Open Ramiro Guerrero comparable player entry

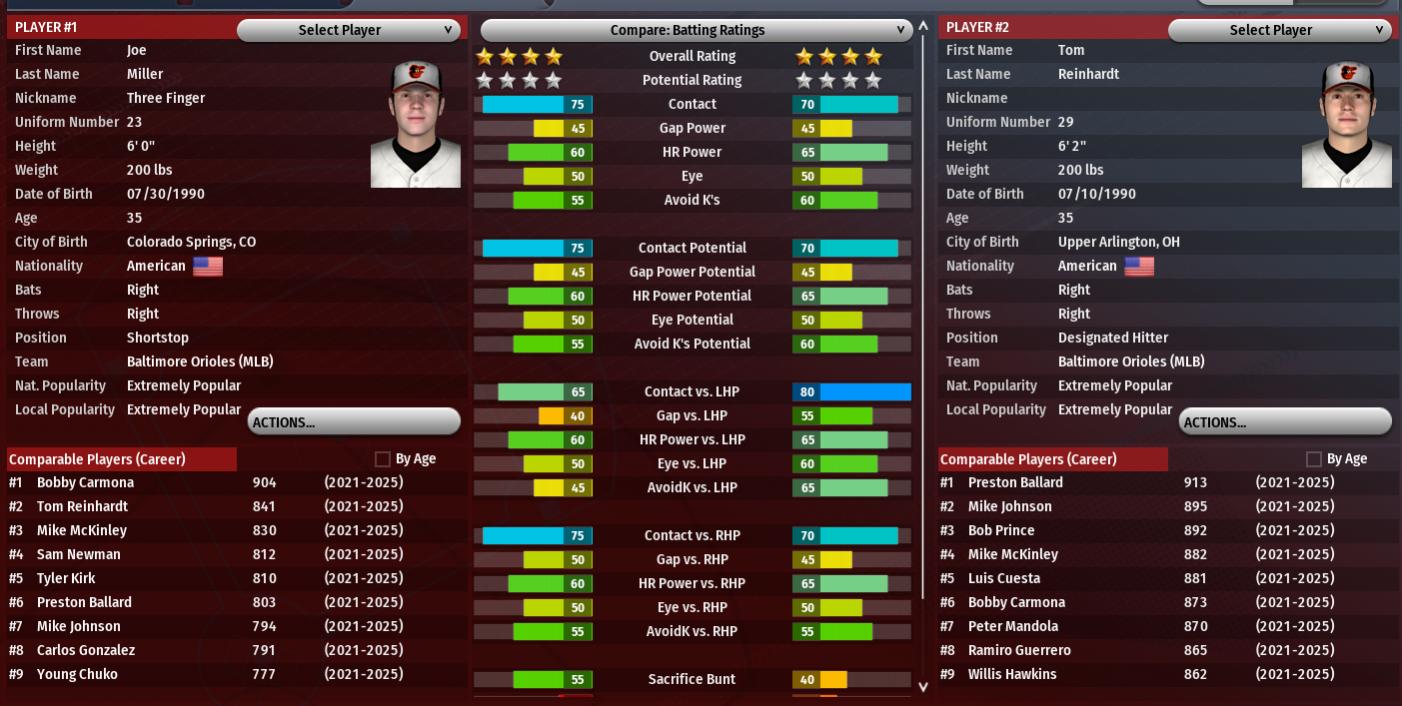(x=1019, y=651)
